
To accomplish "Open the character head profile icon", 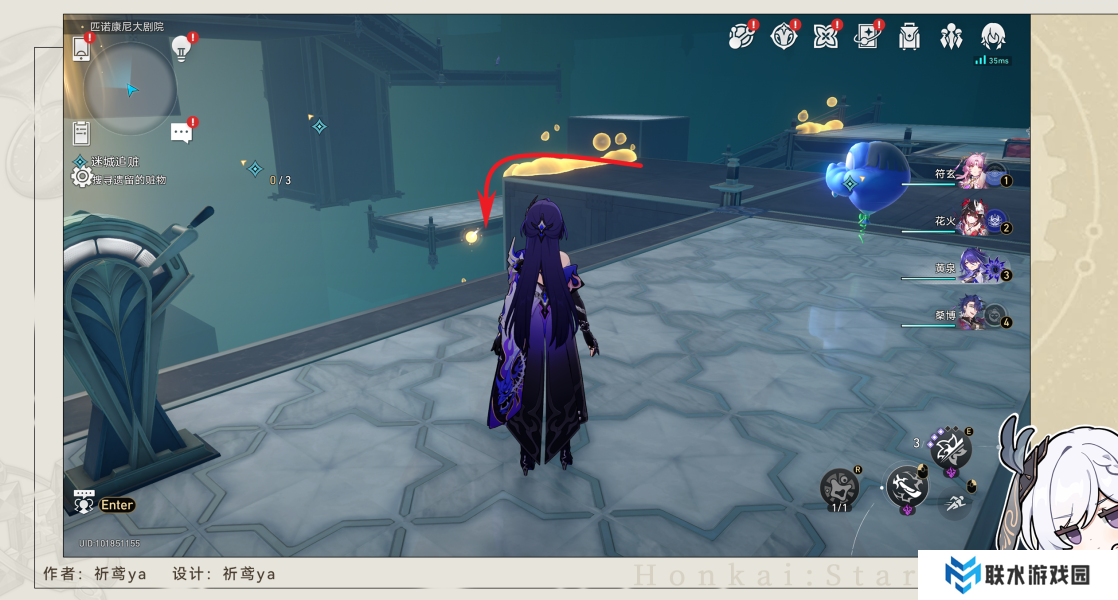I will 993,37.
